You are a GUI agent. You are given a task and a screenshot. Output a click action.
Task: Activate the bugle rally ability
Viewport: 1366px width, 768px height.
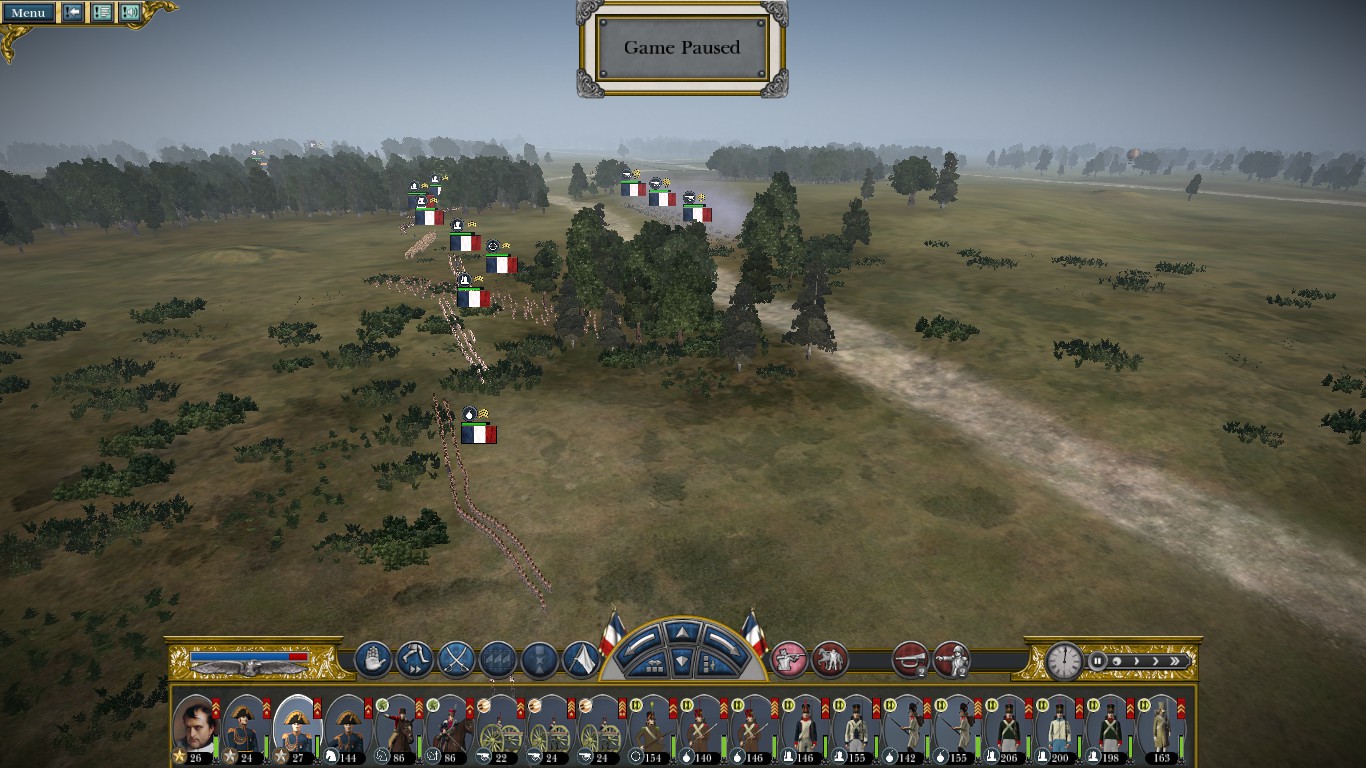[910, 660]
